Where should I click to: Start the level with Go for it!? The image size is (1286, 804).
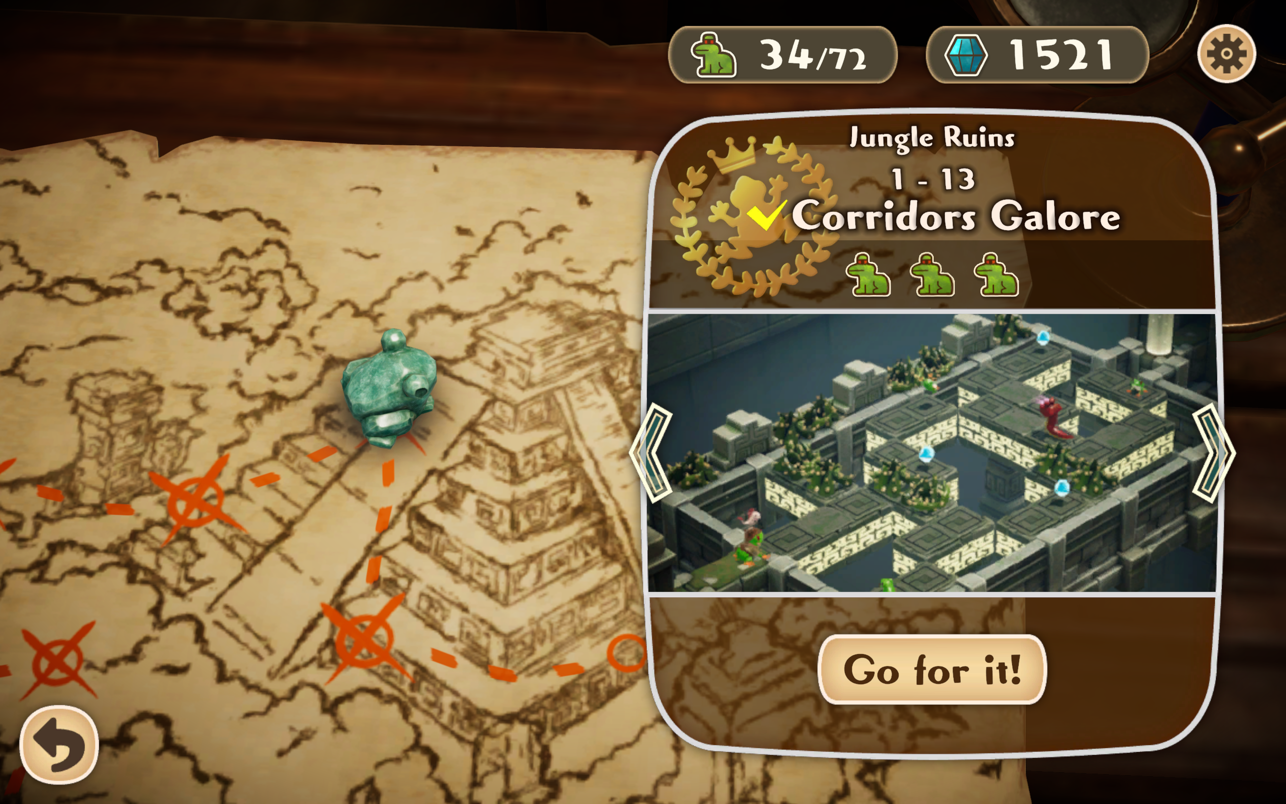pyautogui.click(x=932, y=669)
